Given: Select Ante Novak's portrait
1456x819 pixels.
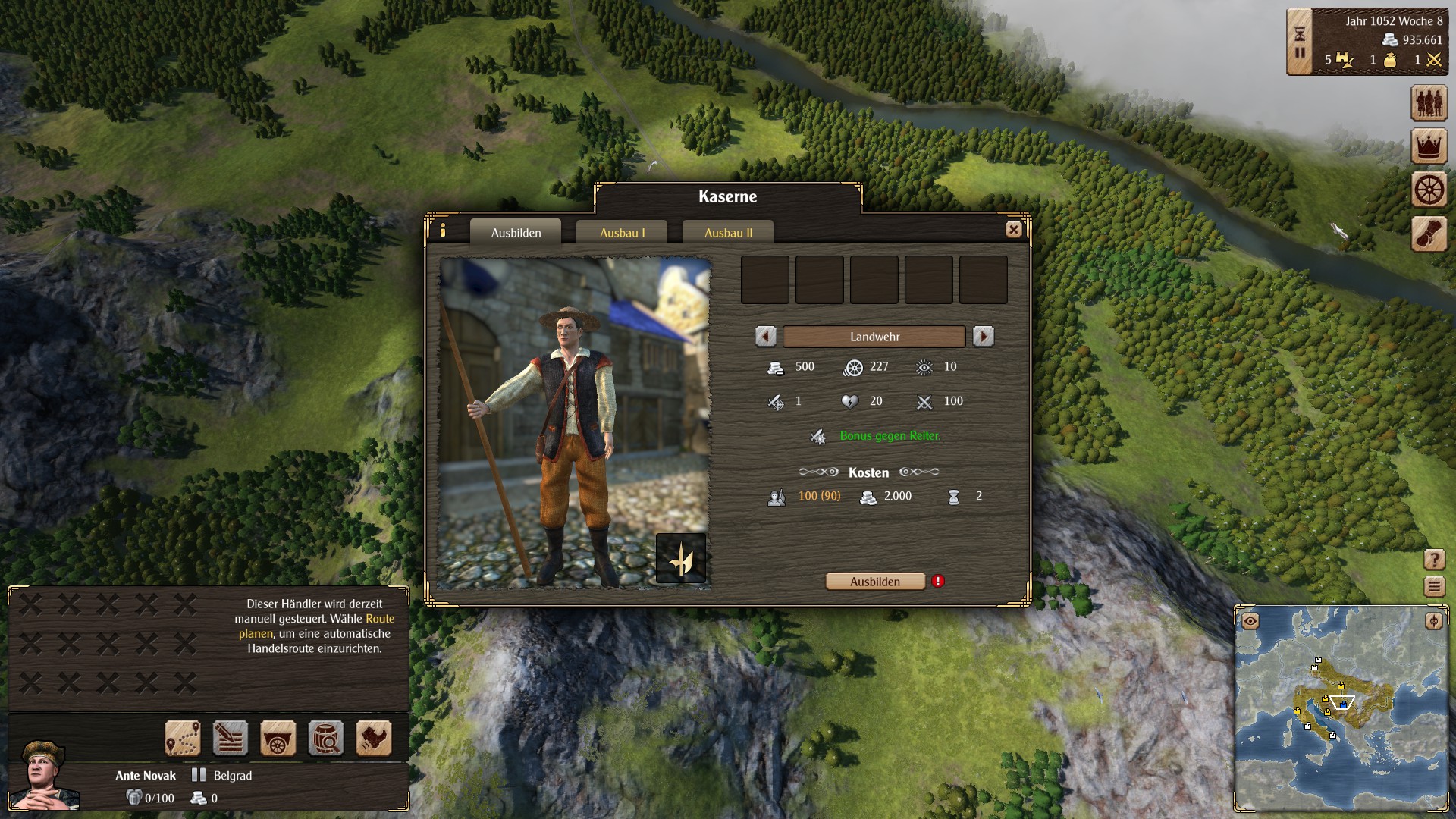Looking at the screenshot, I should (45, 775).
